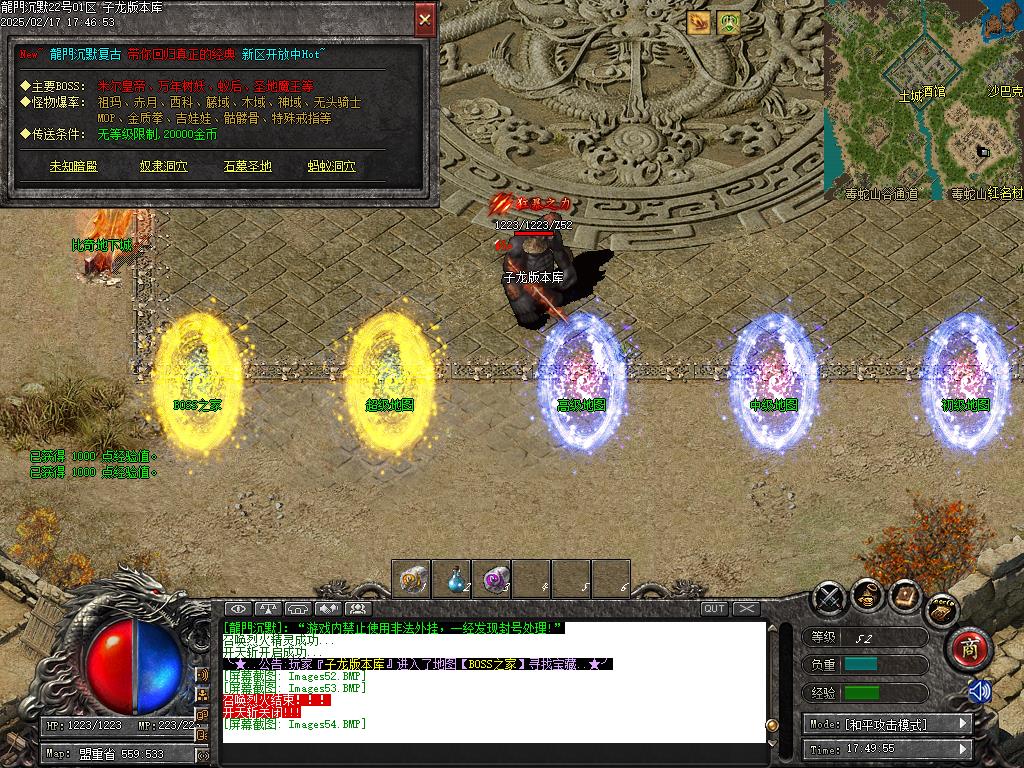
Task: Go to 蚂蚁洞穴 via its link
Action: point(332,166)
